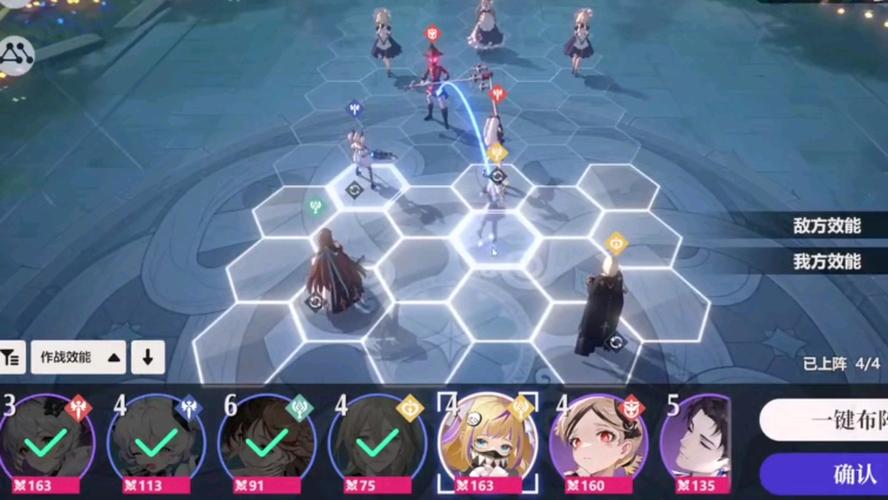Open the 作战效能 sort dropdown
Image resolution: width=888 pixels, height=500 pixels.
[79, 356]
